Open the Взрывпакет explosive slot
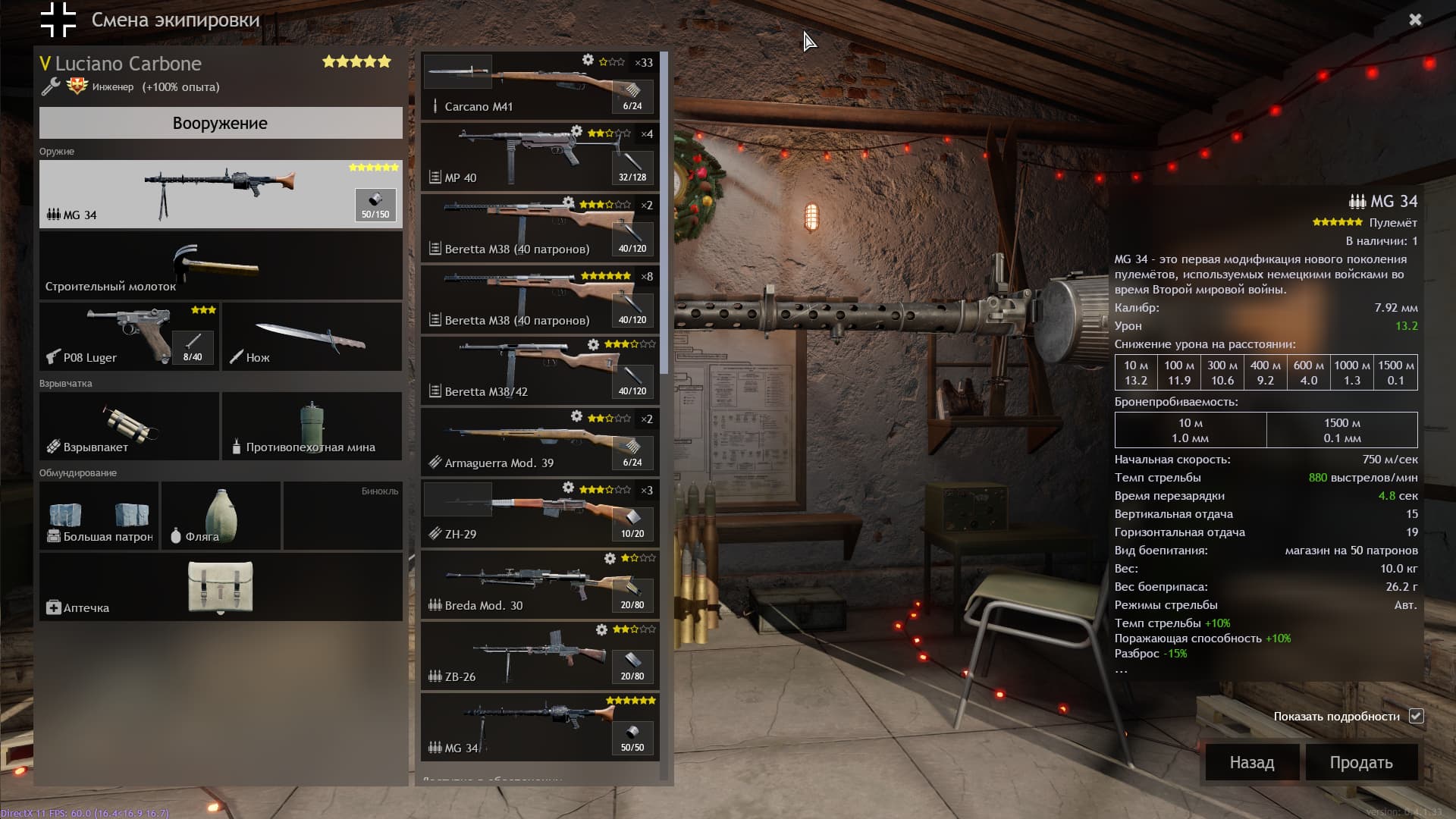 pos(129,426)
